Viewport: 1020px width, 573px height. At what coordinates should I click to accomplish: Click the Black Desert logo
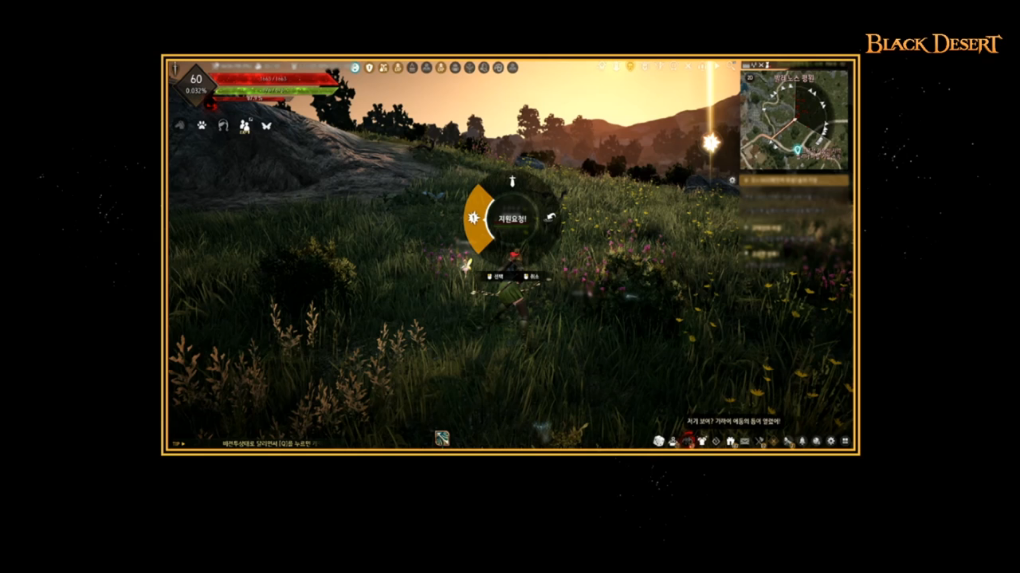[933, 44]
